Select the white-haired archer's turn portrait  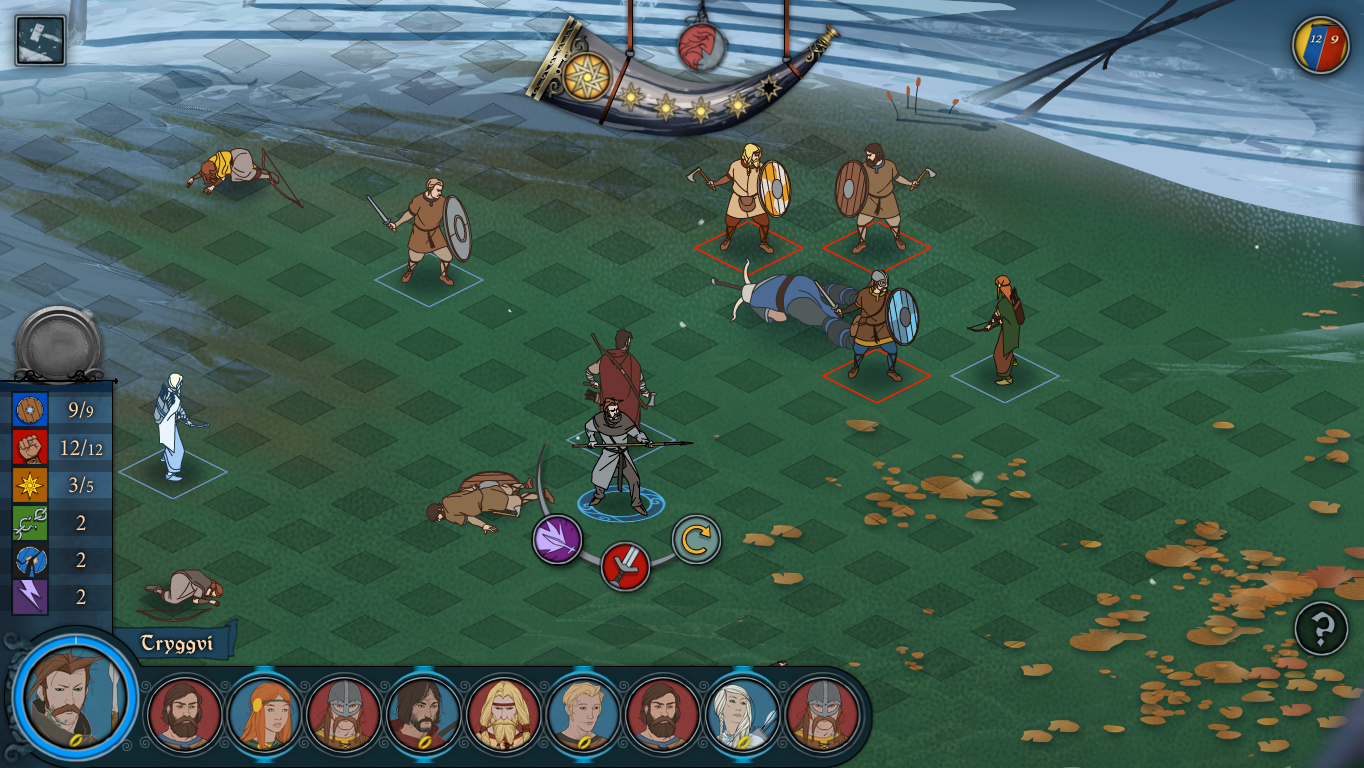tap(743, 714)
